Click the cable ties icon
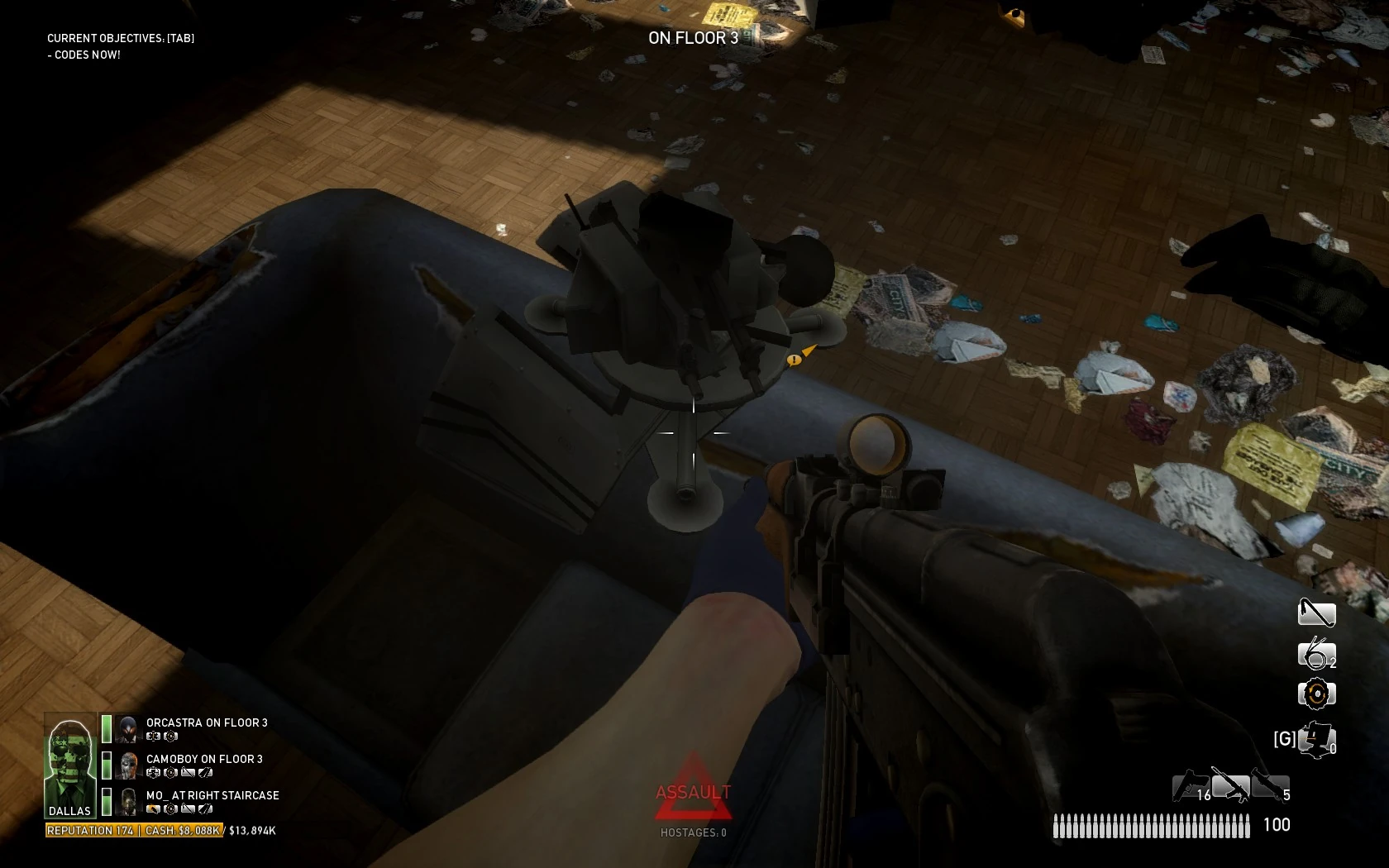The image size is (1389, 868). pos(1315,653)
